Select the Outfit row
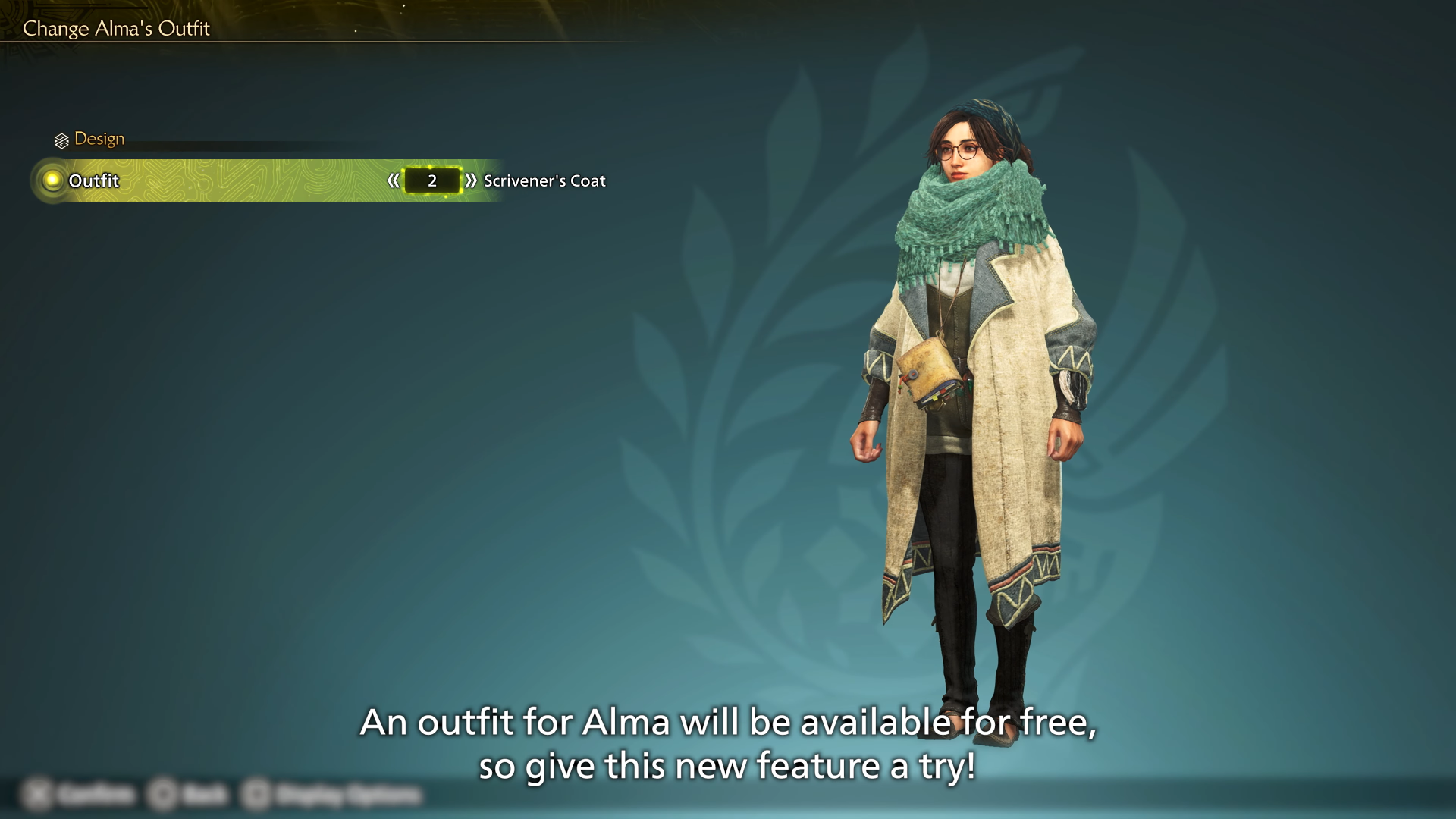The height and width of the screenshot is (819, 1456). (94, 180)
